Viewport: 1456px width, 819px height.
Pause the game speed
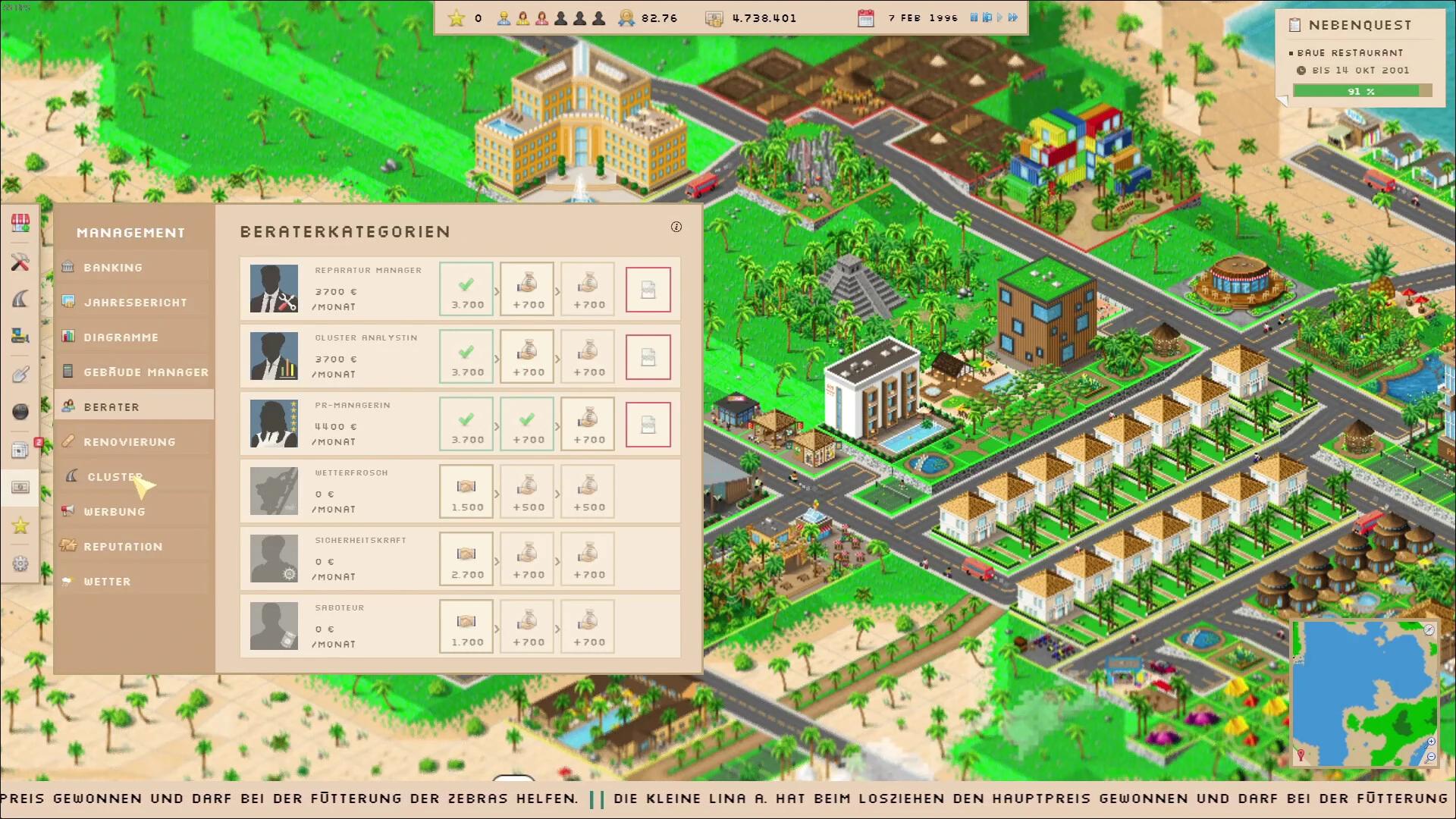pos(974,17)
